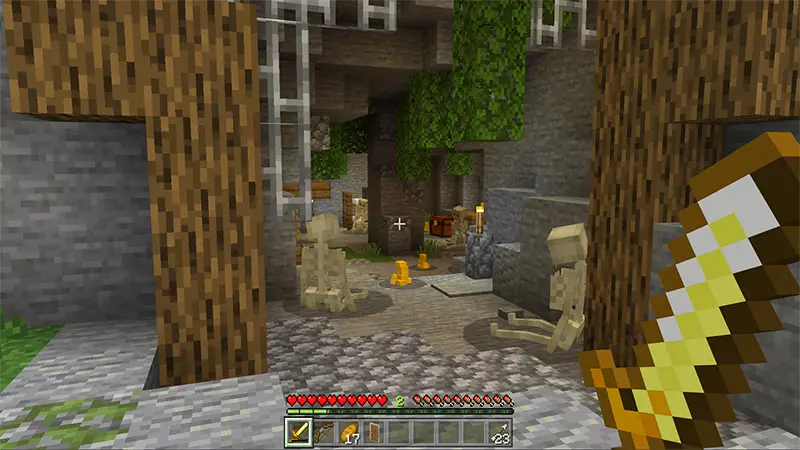Screen dimensions: 800x450
Task: Choose the bread stack of 17
Action: coord(349,431)
